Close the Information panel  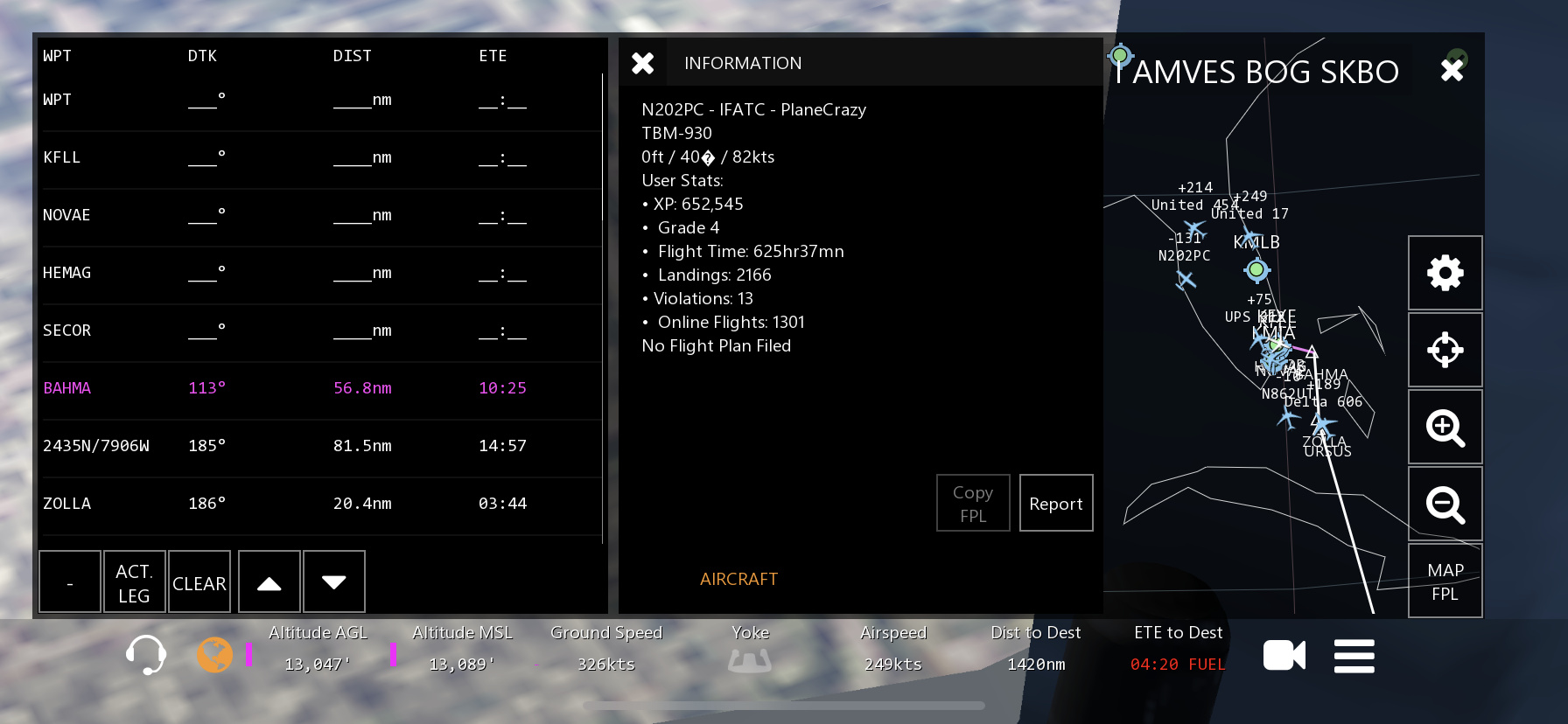pyautogui.click(x=643, y=63)
